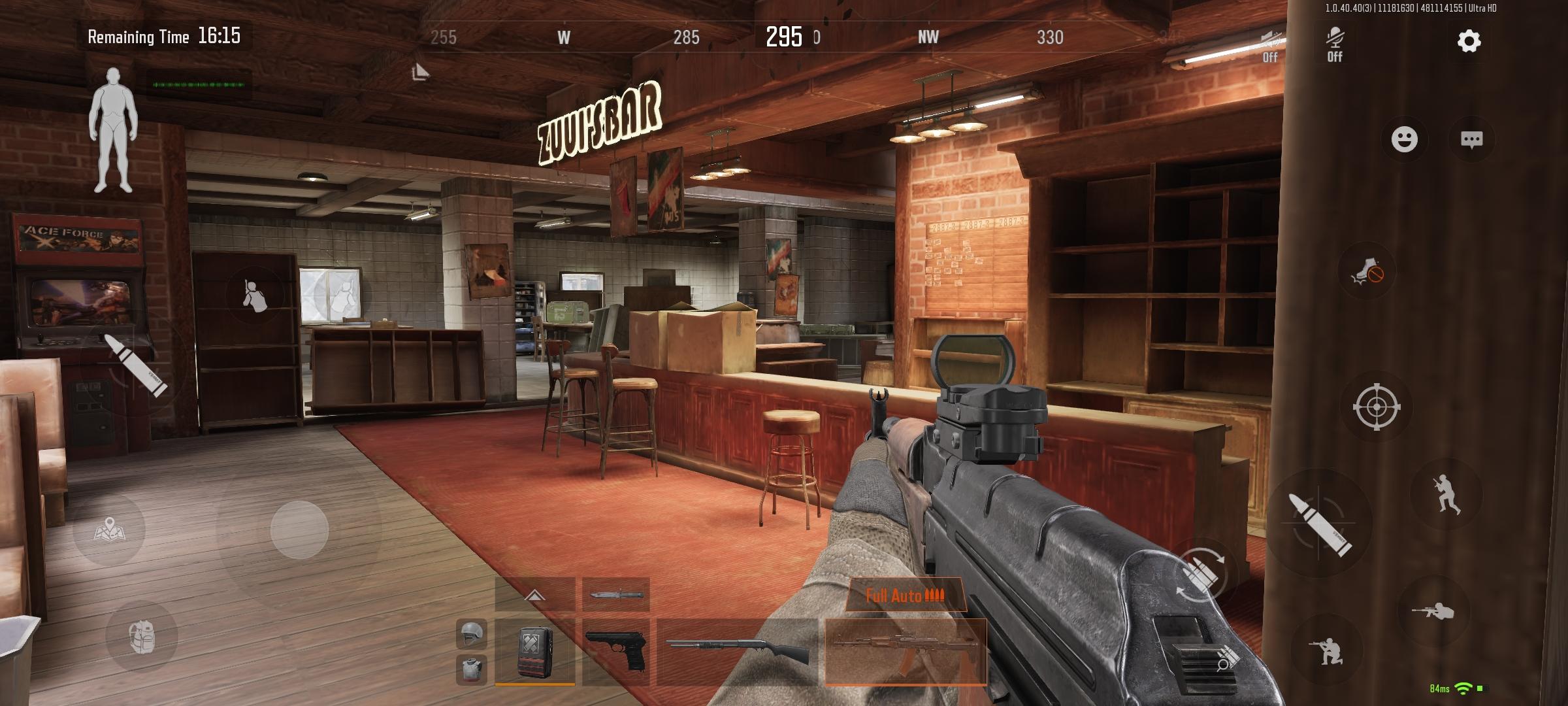The height and width of the screenshot is (706, 1568).
Task: Equip the pistol sidearm slot
Action: pyautogui.click(x=615, y=651)
